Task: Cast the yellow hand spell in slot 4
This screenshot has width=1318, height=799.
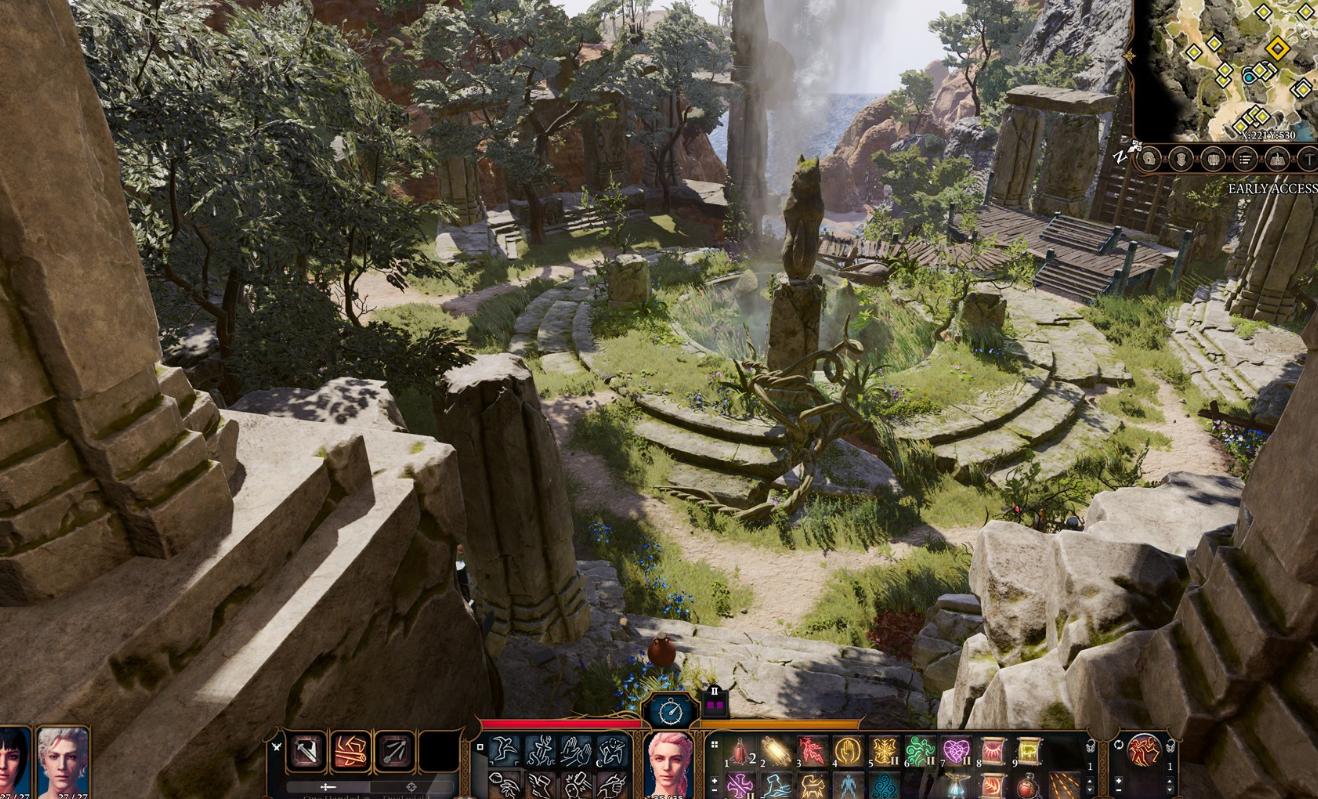Action: (x=848, y=751)
